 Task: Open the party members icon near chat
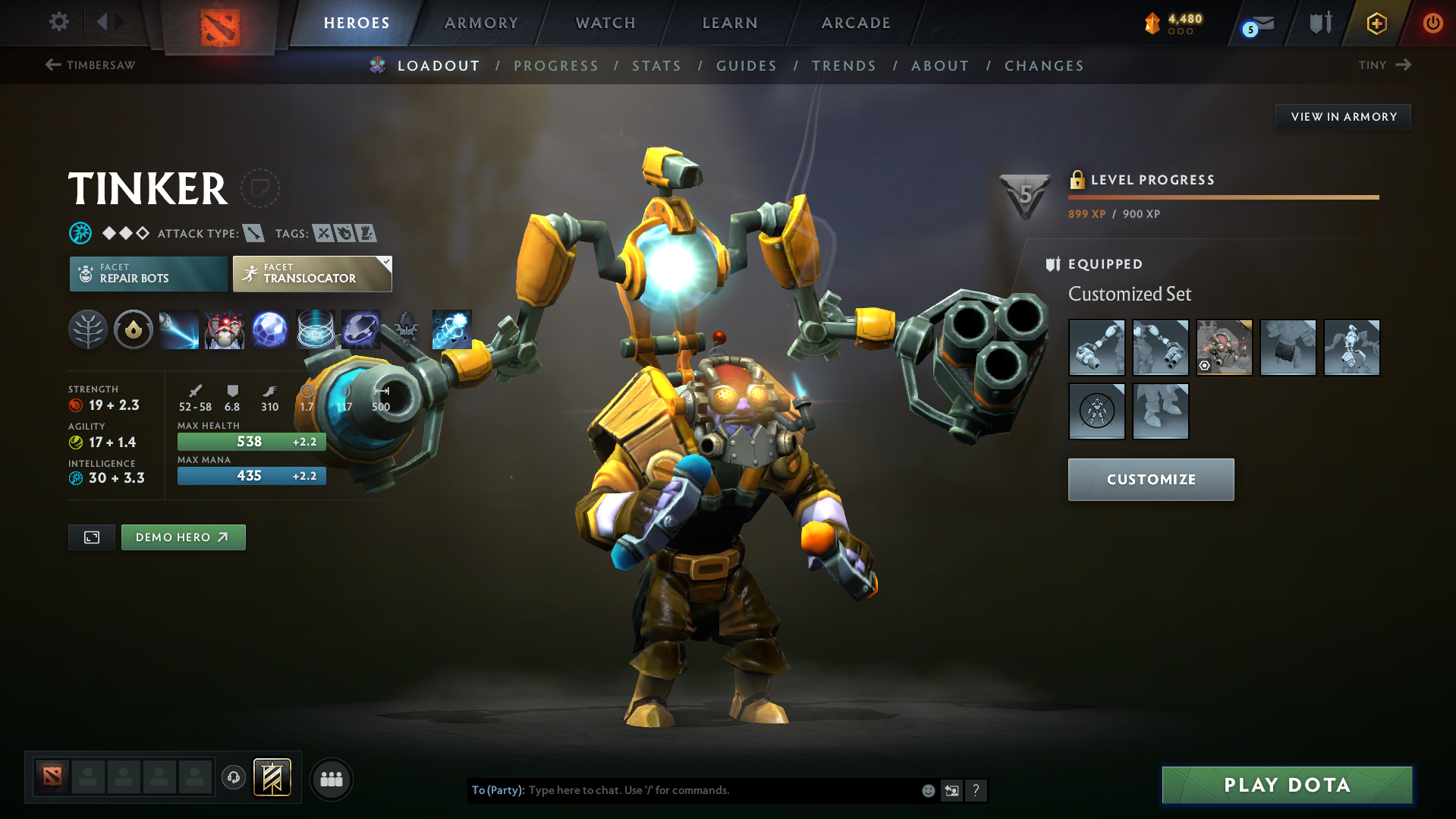(331, 779)
